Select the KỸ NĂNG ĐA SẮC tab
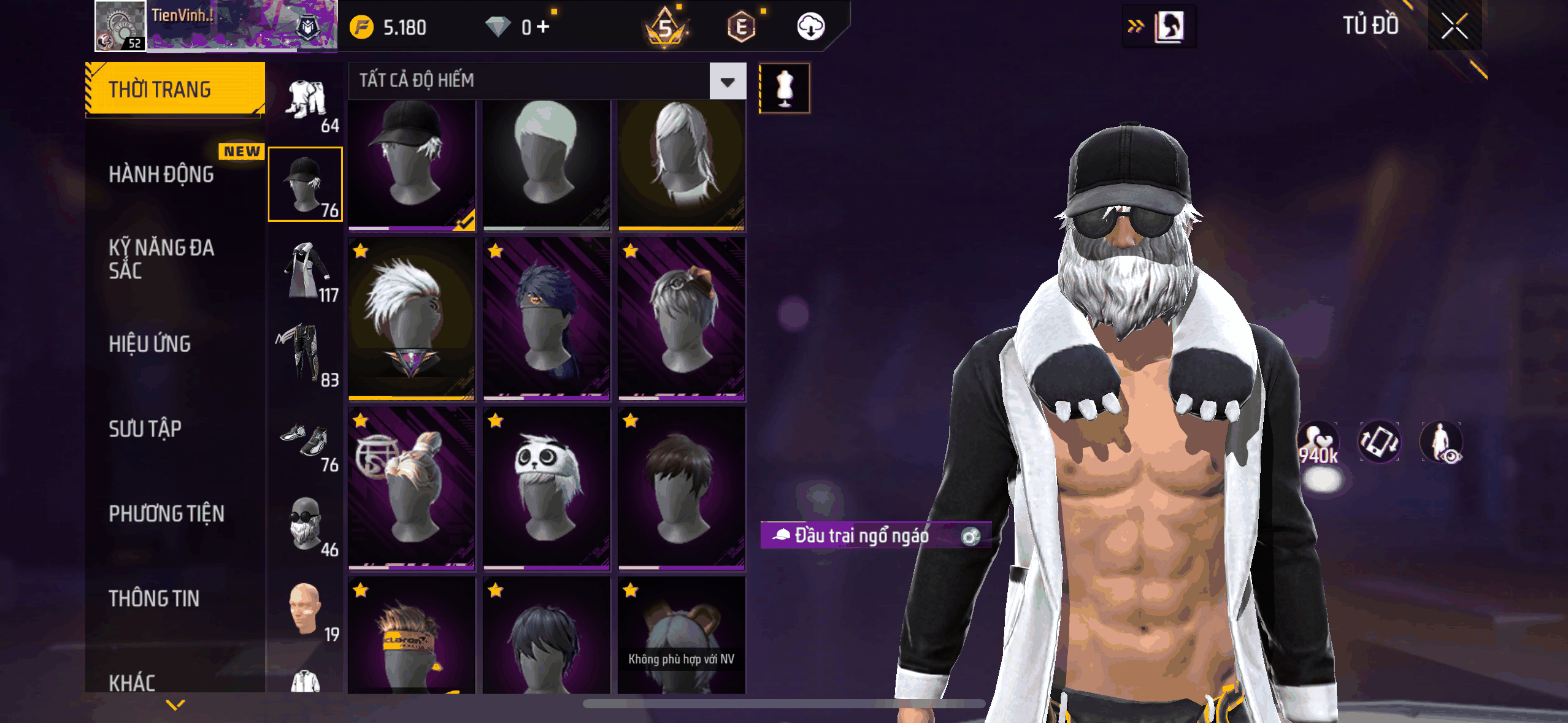This screenshot has height=723, width=1568. [161, 259]
